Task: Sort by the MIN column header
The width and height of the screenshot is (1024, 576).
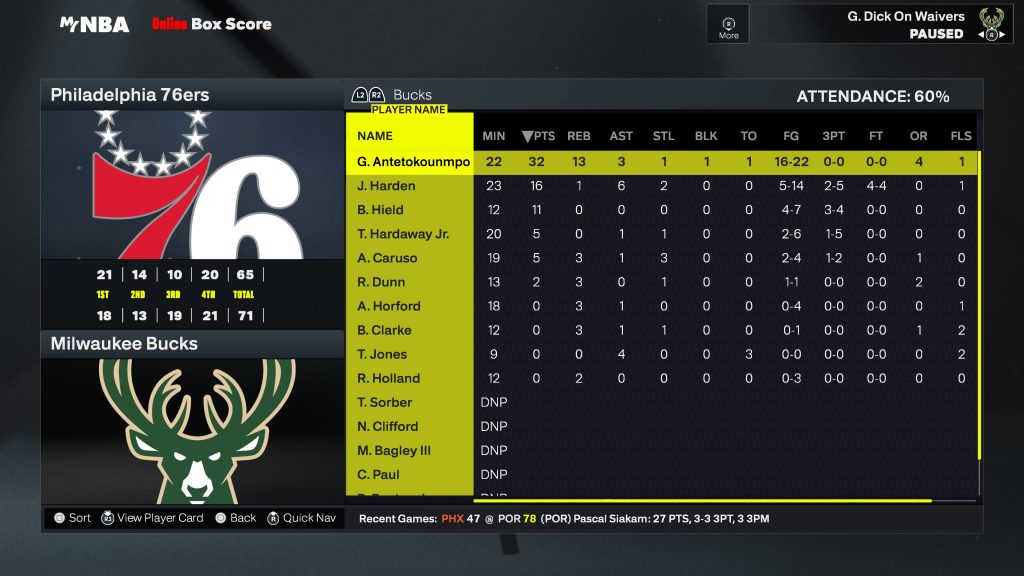Action: click(x=494, y=136)
